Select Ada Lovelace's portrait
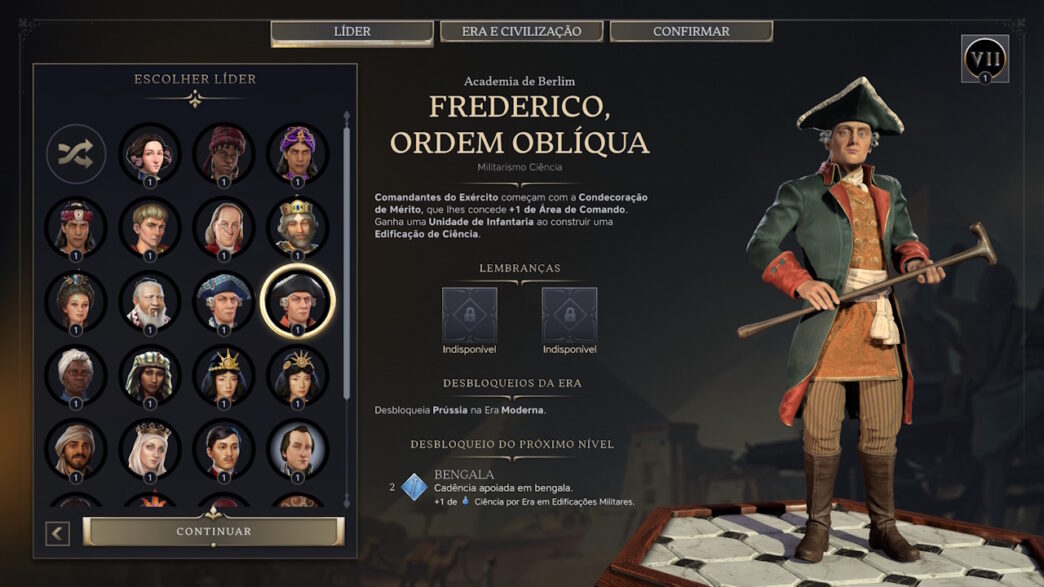The image size is (1044, 587). (150, 153)
